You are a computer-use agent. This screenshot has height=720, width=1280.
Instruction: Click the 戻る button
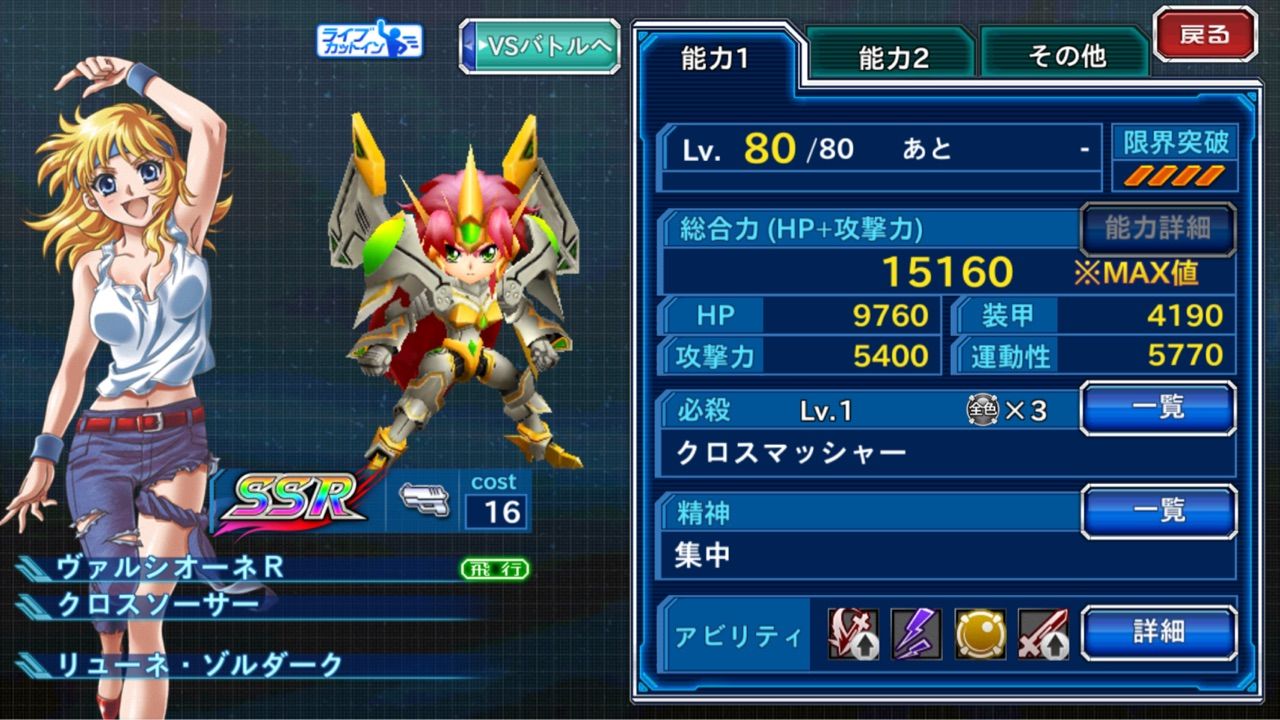point(1207,33)
